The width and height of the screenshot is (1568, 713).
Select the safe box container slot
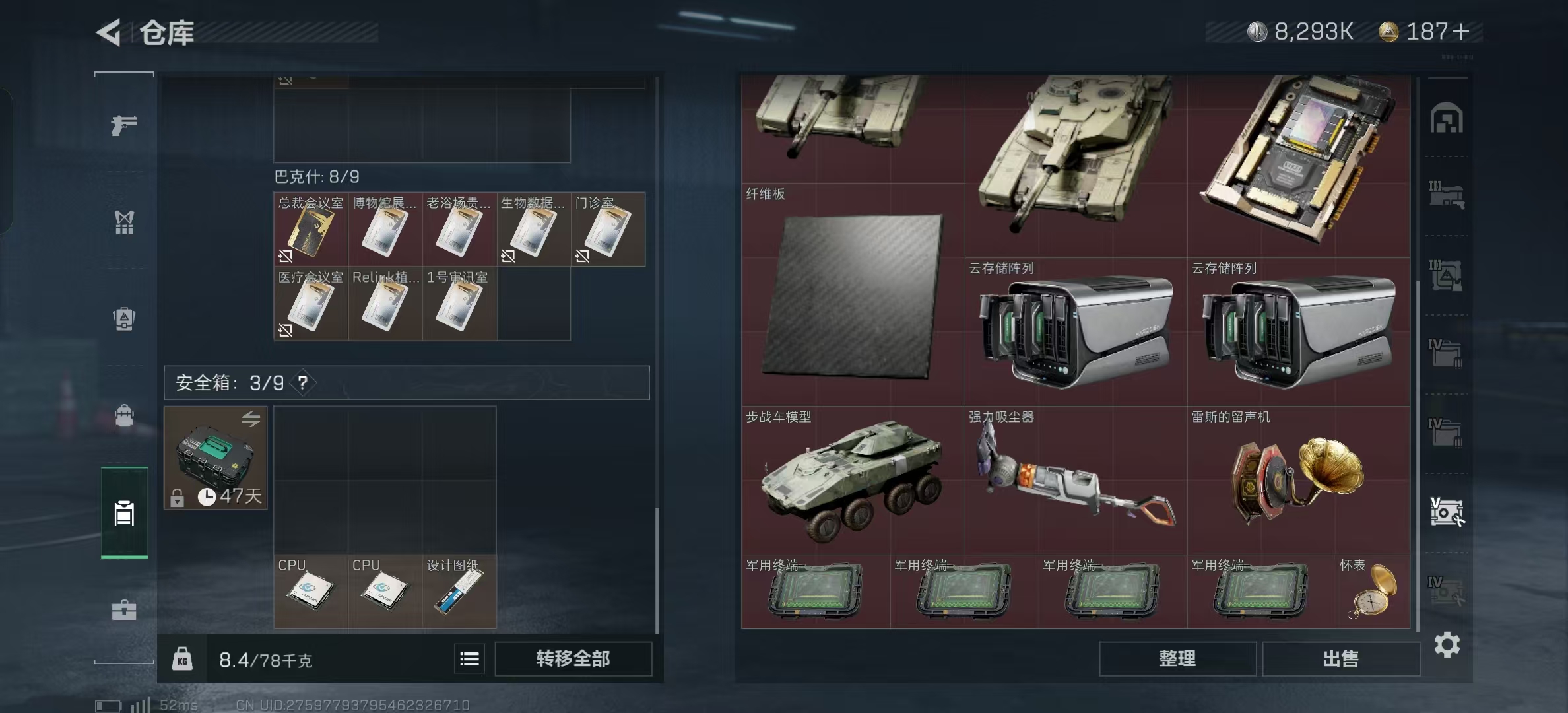coord(216,458)
